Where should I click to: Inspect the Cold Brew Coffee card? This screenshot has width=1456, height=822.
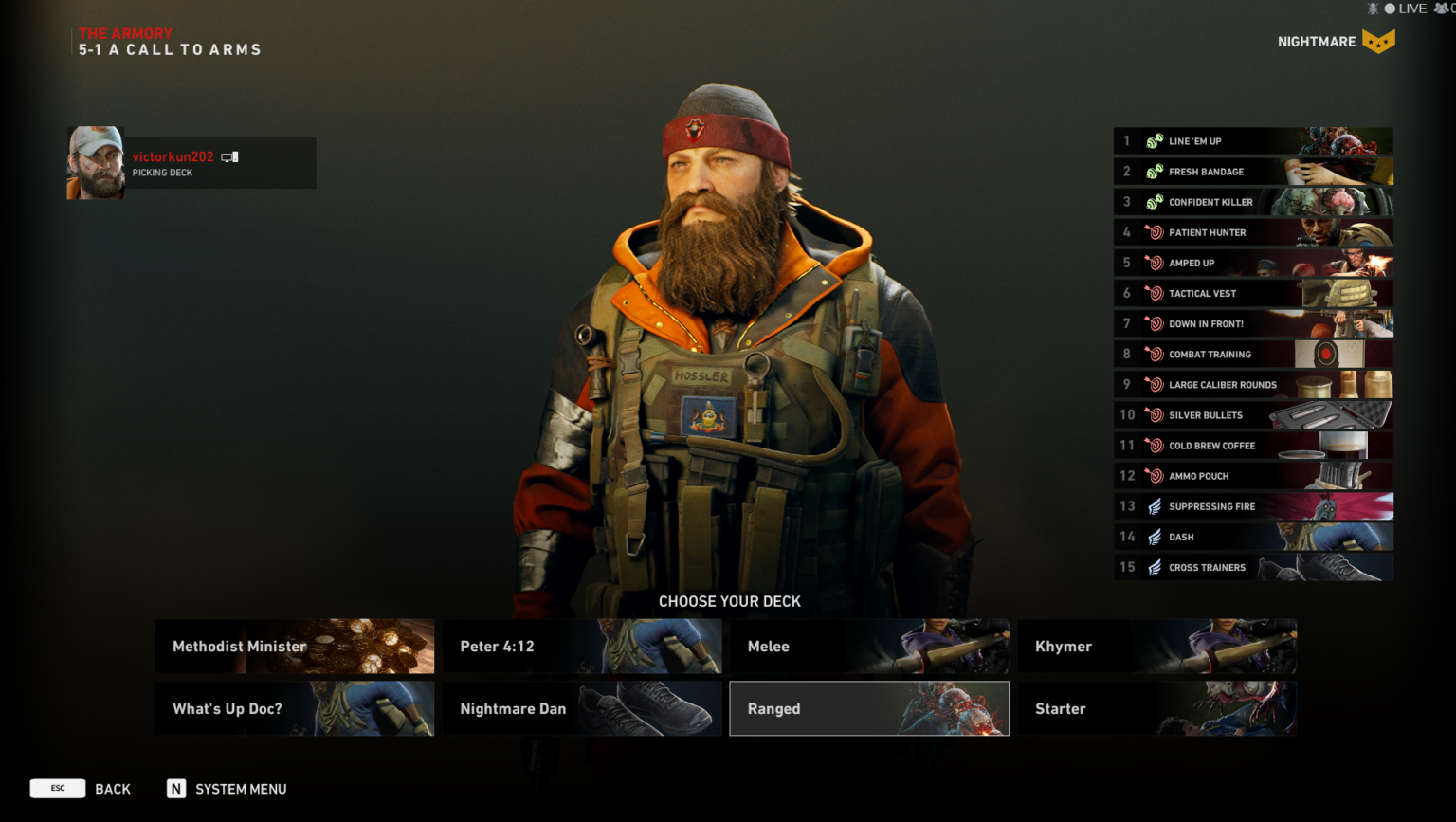[x=1253, y=446]
